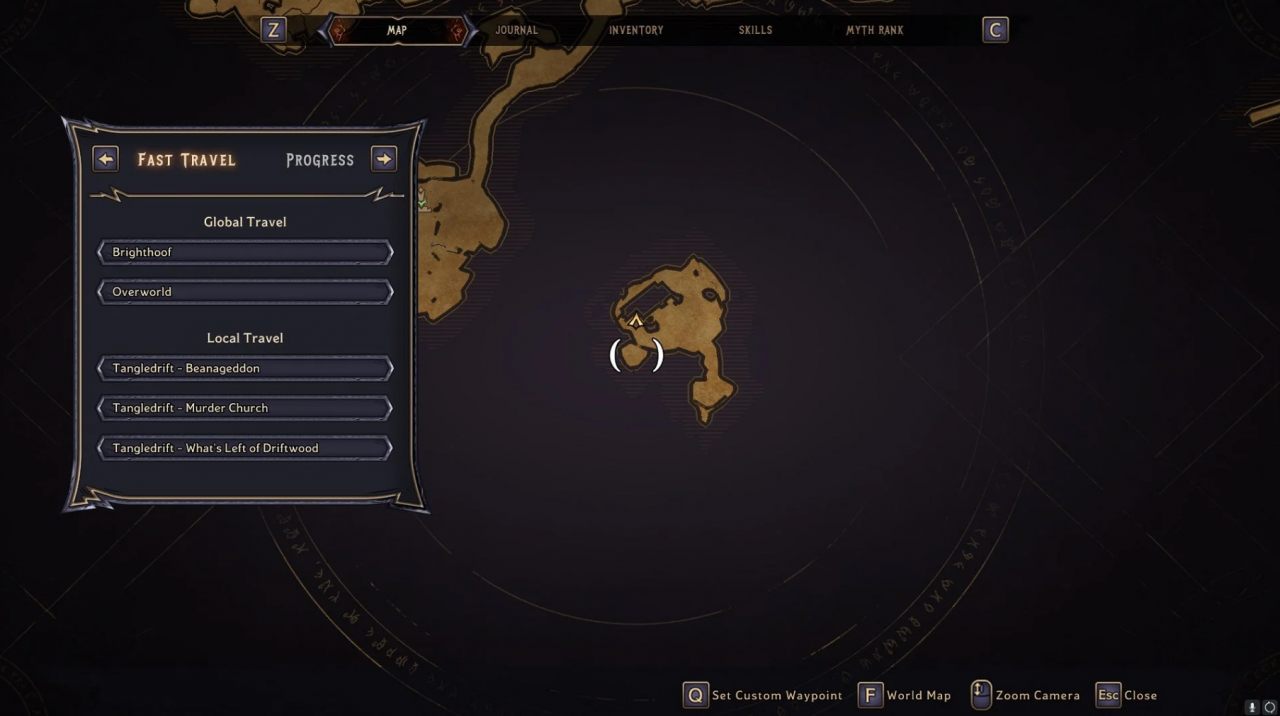Show the Myth Rank tab
The height and width of the screenshot is (716, 1280).
pos(875,30)
